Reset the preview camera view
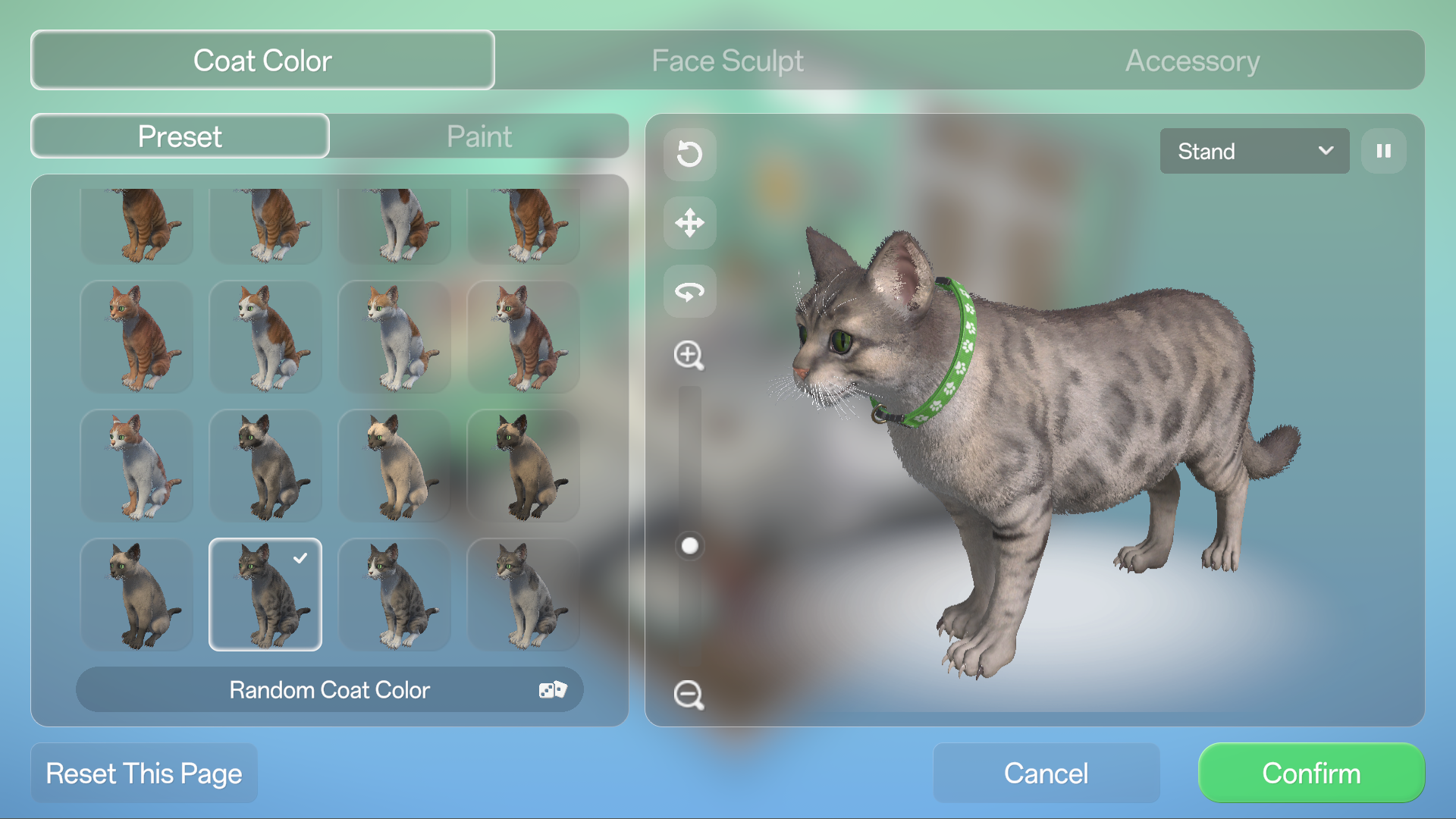The width and height of the screenshot is (1456, 819). click(x=689, y=154)
